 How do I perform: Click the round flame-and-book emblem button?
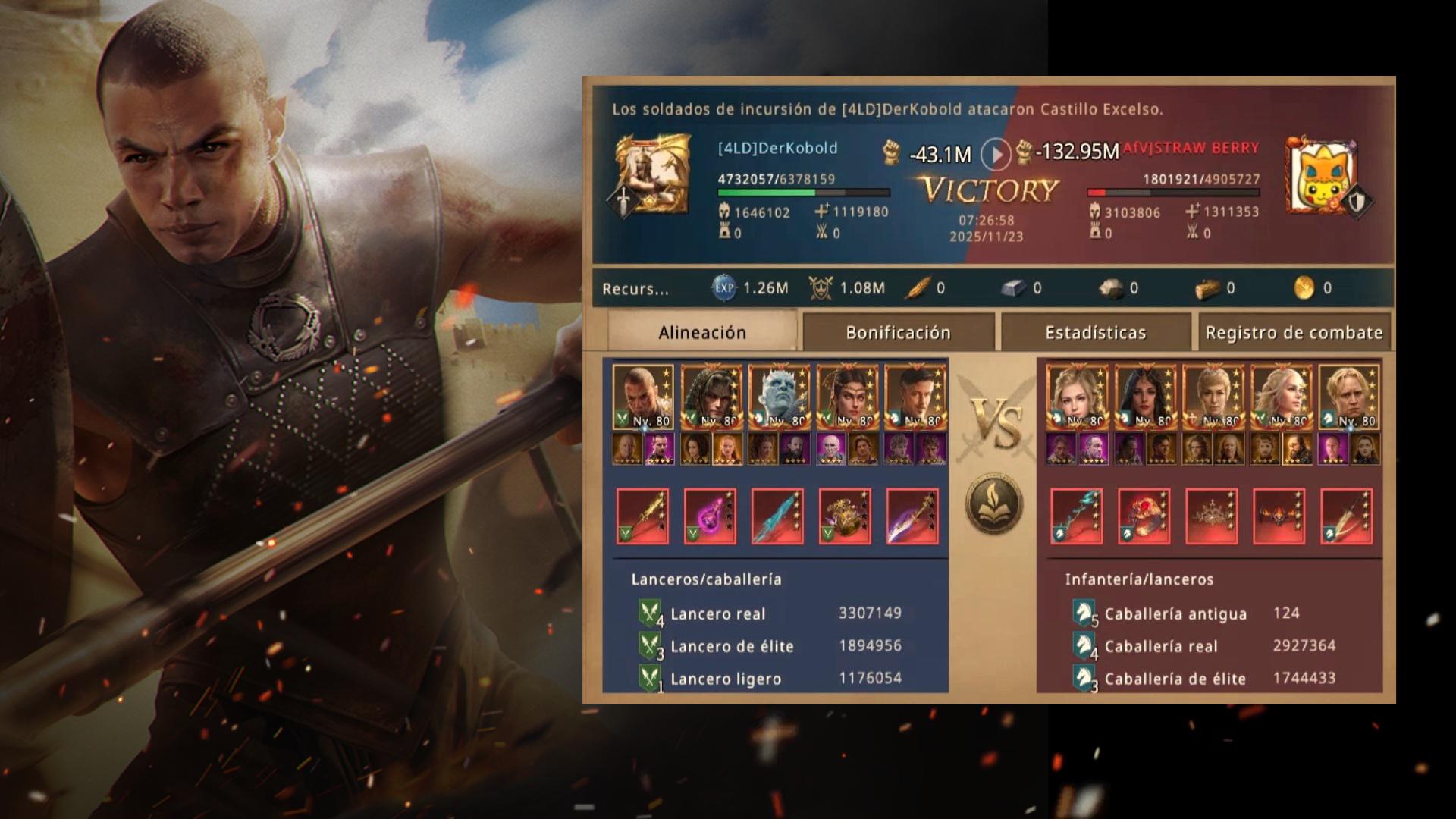(x=994, y=504)
